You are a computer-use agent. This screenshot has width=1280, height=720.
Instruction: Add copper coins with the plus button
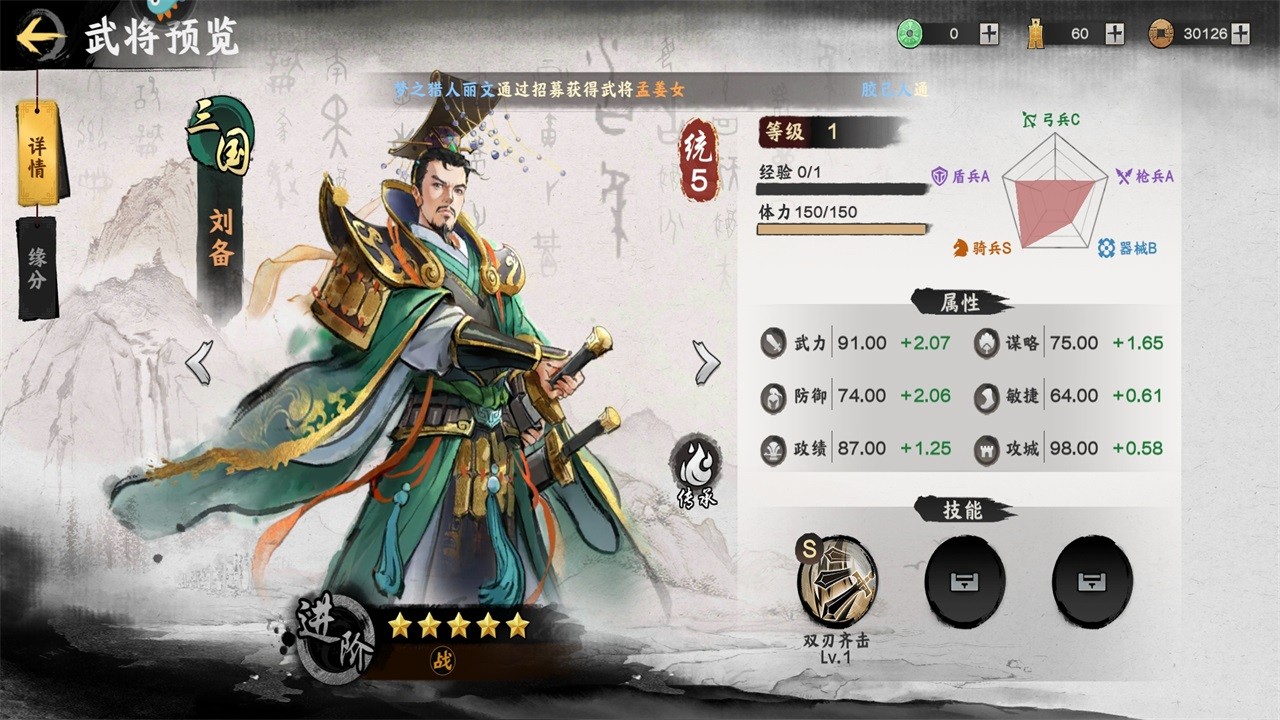(x=1241, y=34)
